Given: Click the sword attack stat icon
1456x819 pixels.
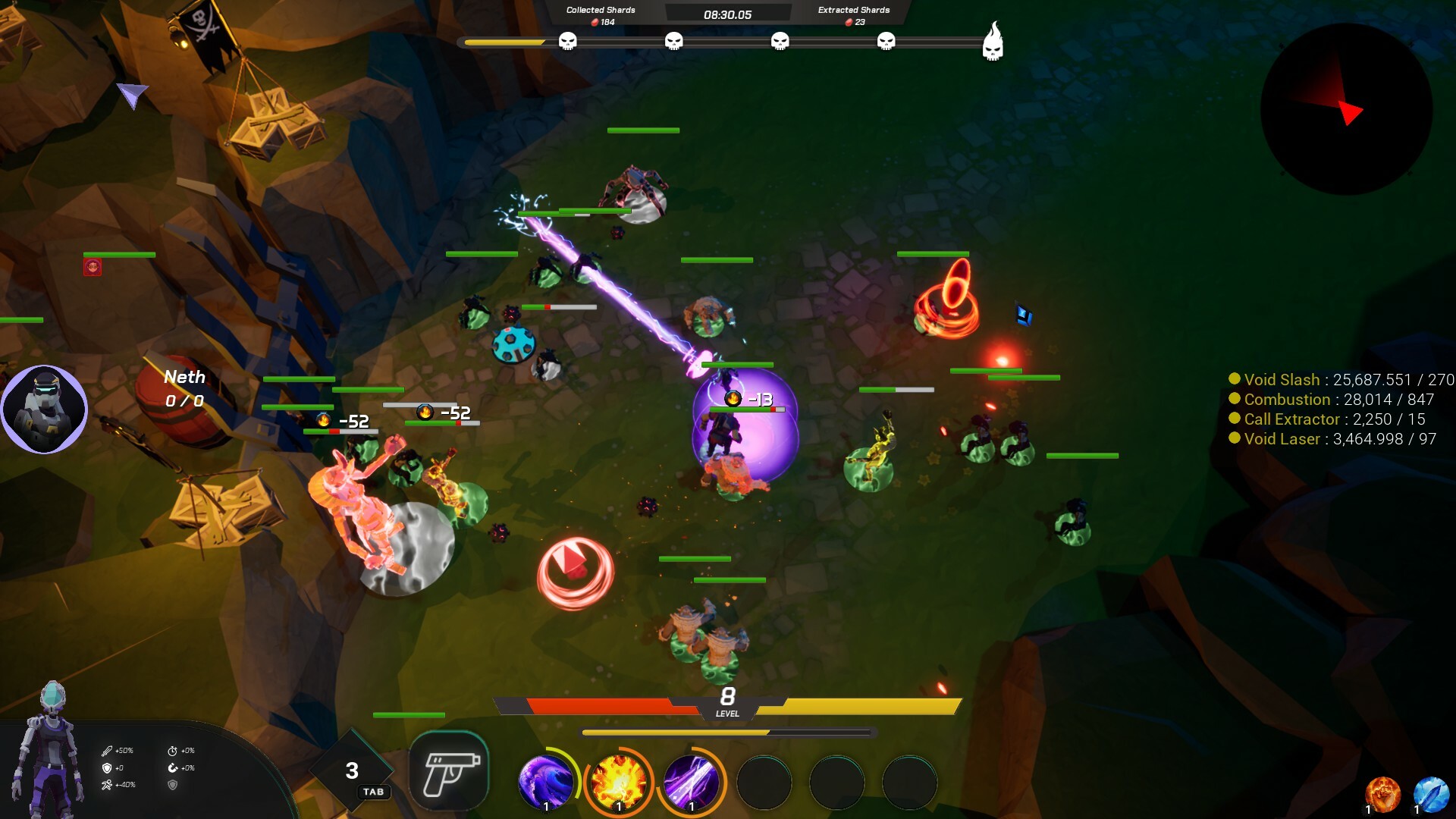Looking at the screenshot, I should pyautogui.click(x=107, y=751).
